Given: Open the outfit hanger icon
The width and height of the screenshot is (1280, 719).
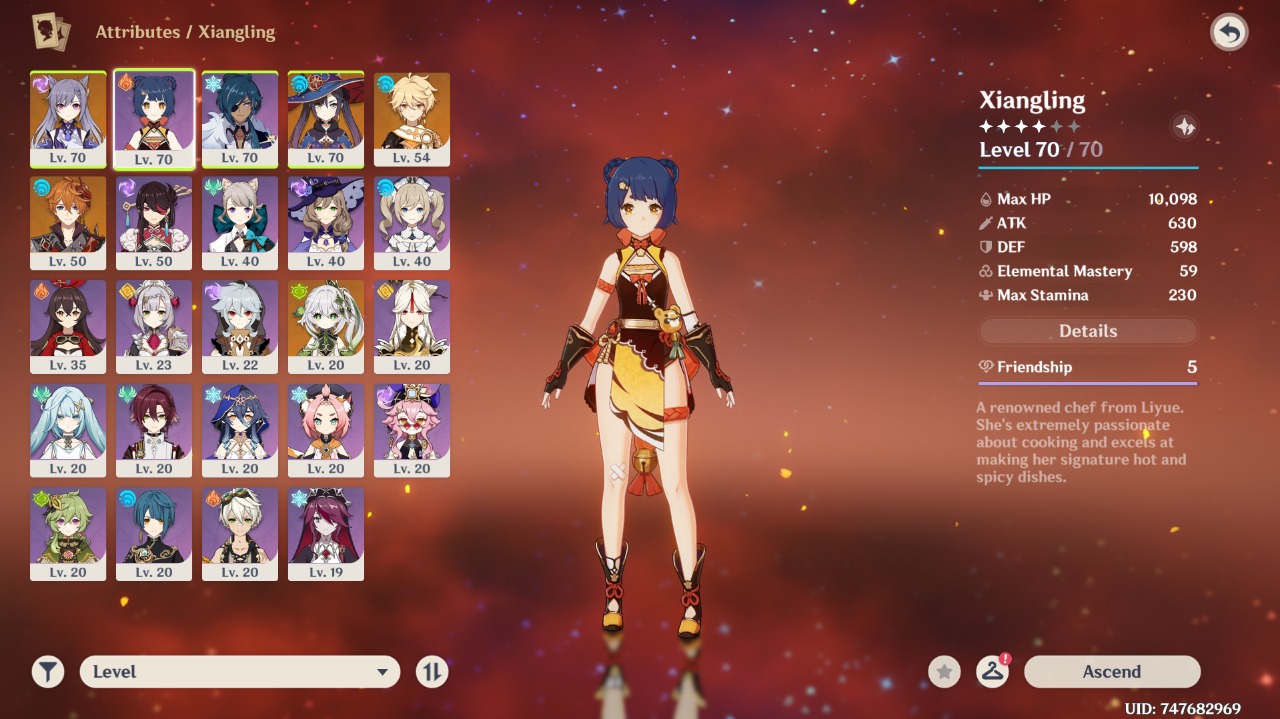Looking at the screenshot, I should point(992,672).
